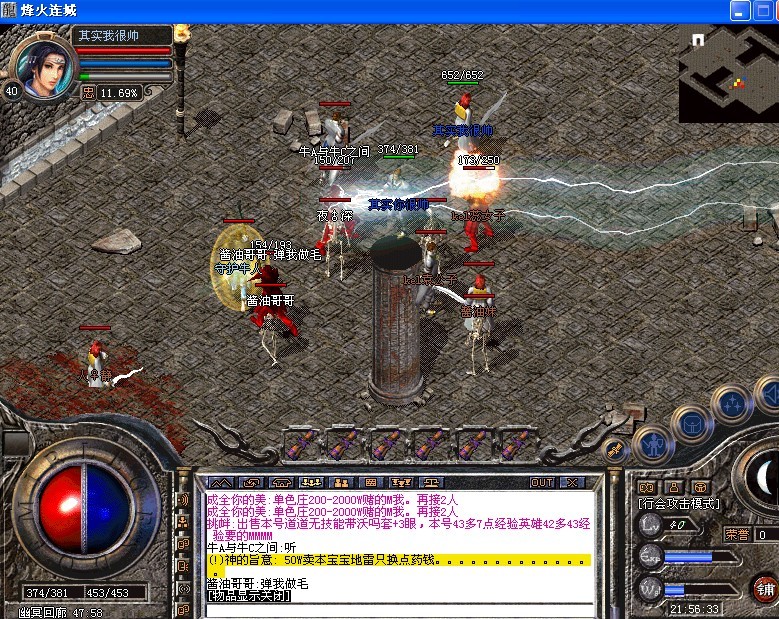Use the last potion in the belt bar
Viewport: 779px width, 619px height.
(517, 445)
